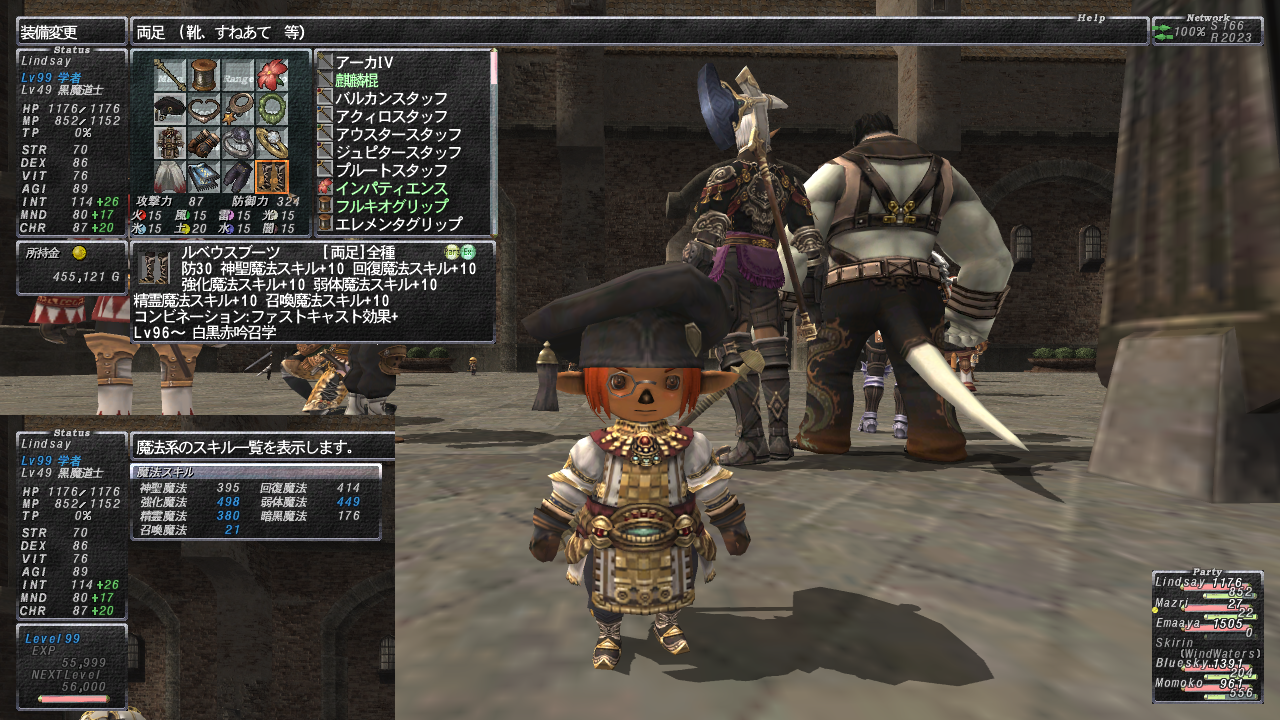Select the white cape back slot
The image size is (1280, 720).
tap(170, 176)
